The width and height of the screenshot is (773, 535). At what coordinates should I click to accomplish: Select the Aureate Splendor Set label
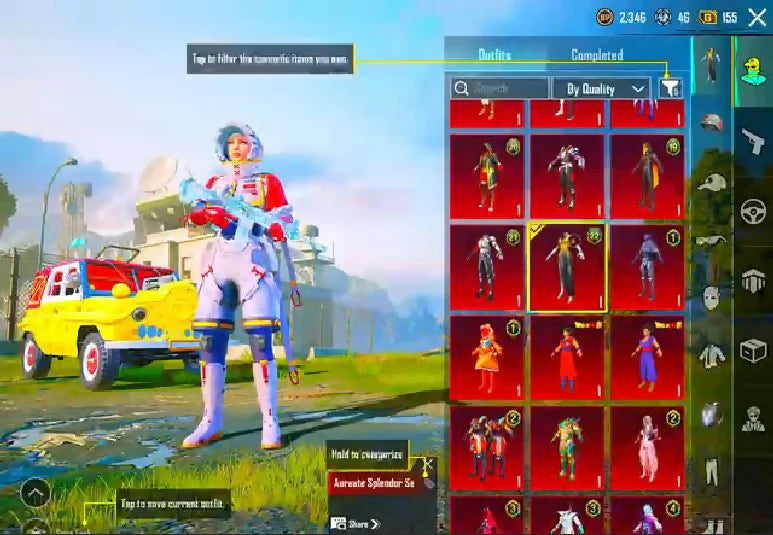[x=373, y=482]
